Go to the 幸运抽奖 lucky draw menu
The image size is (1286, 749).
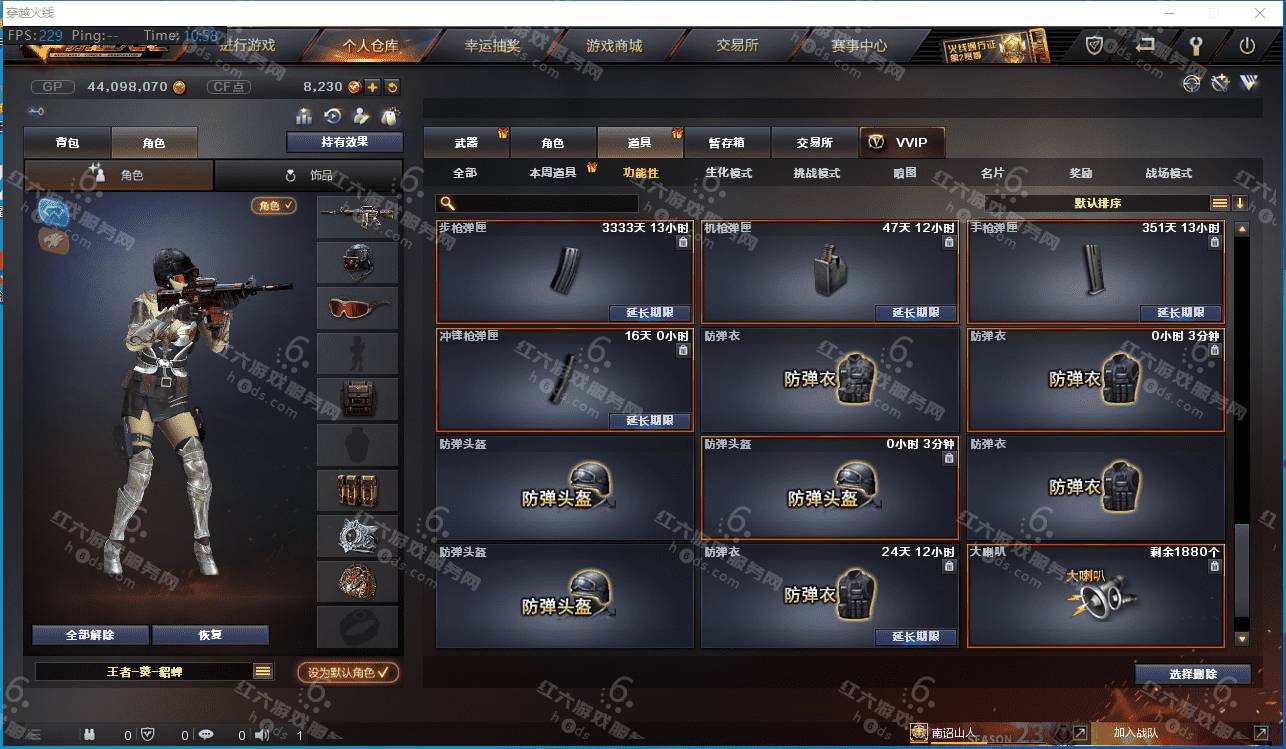tap(492, 46)
